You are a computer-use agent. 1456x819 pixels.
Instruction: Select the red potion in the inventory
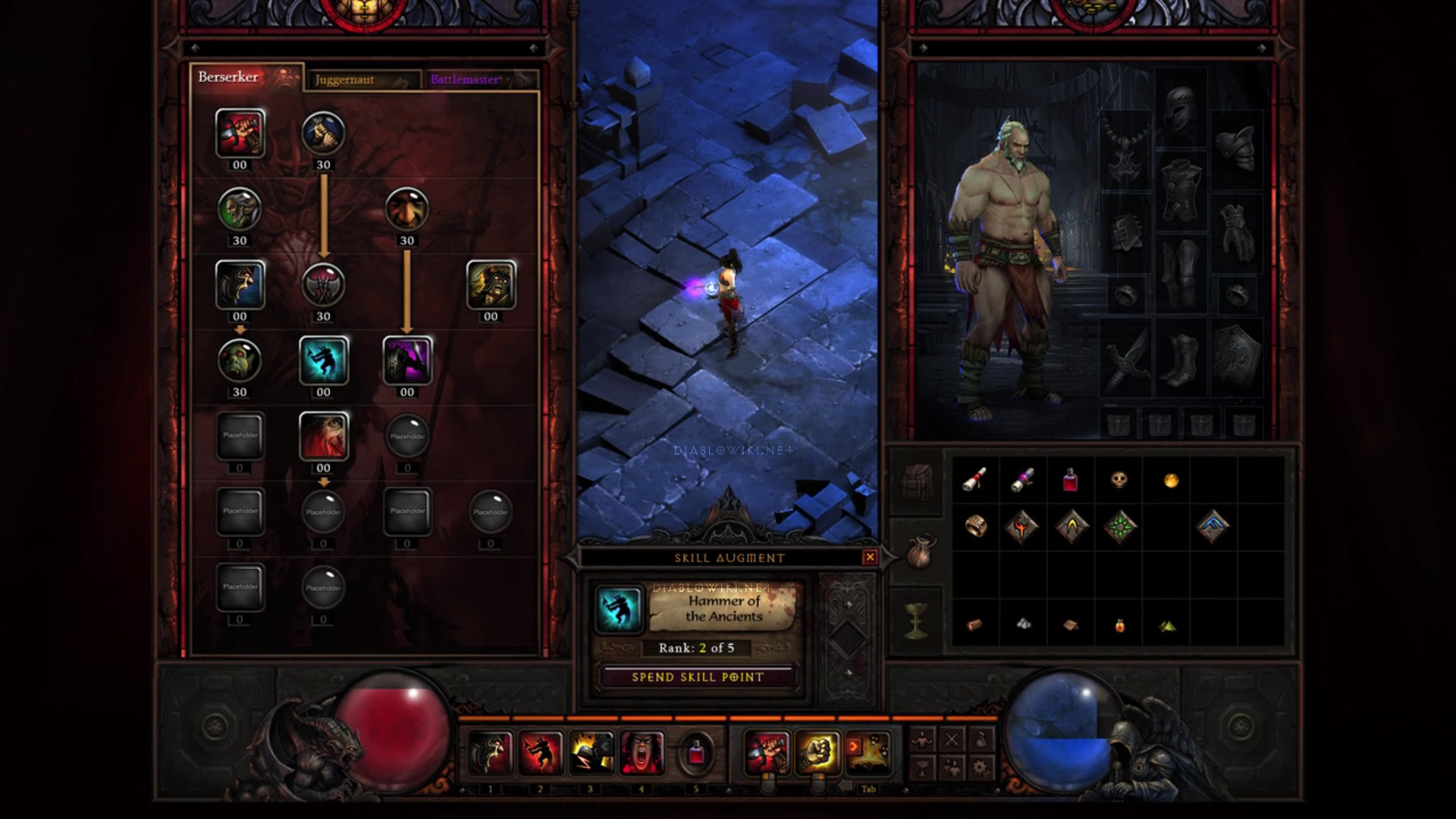tap(1070, 479)
